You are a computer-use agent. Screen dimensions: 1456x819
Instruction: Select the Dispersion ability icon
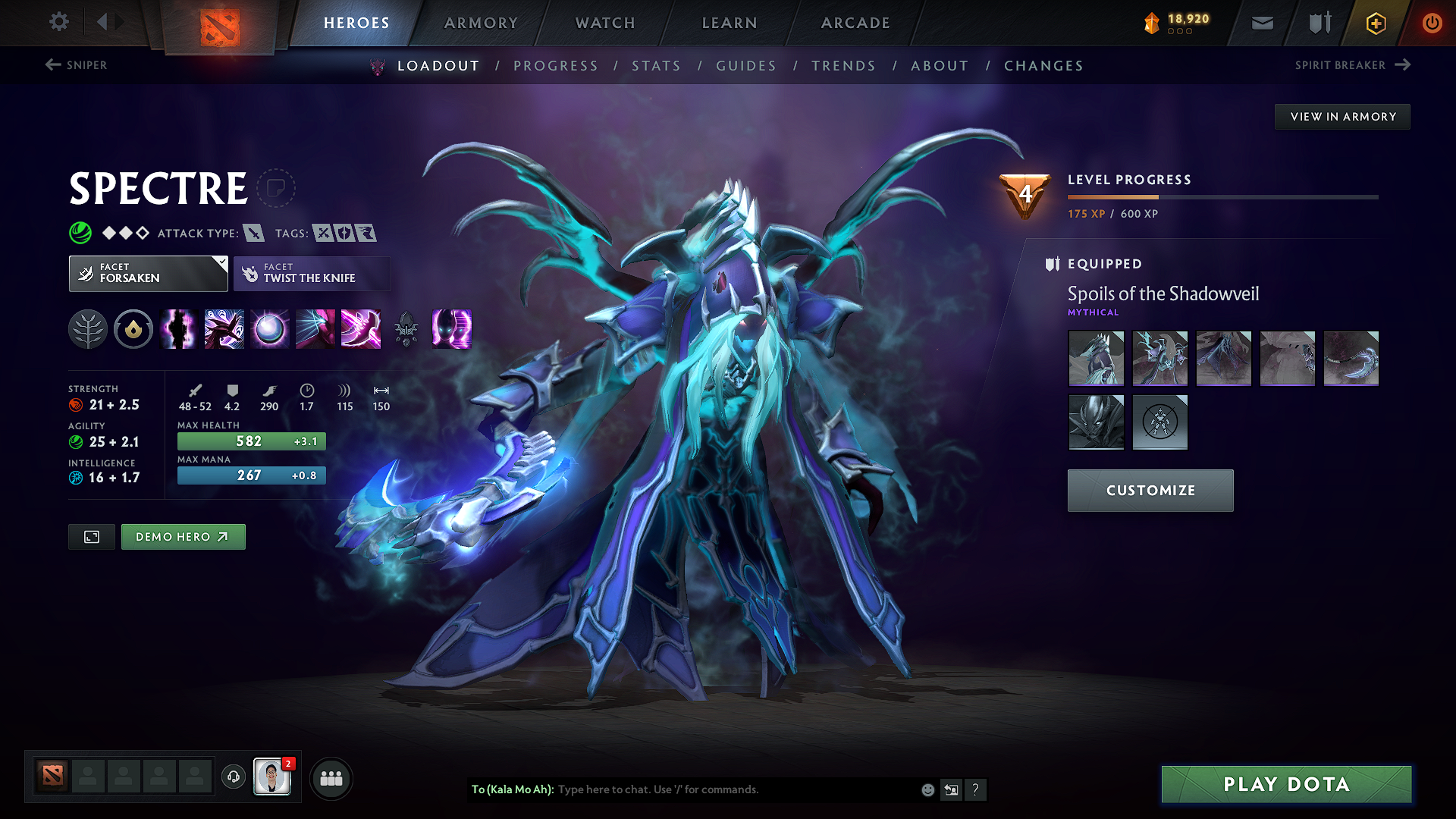(269, 329)
